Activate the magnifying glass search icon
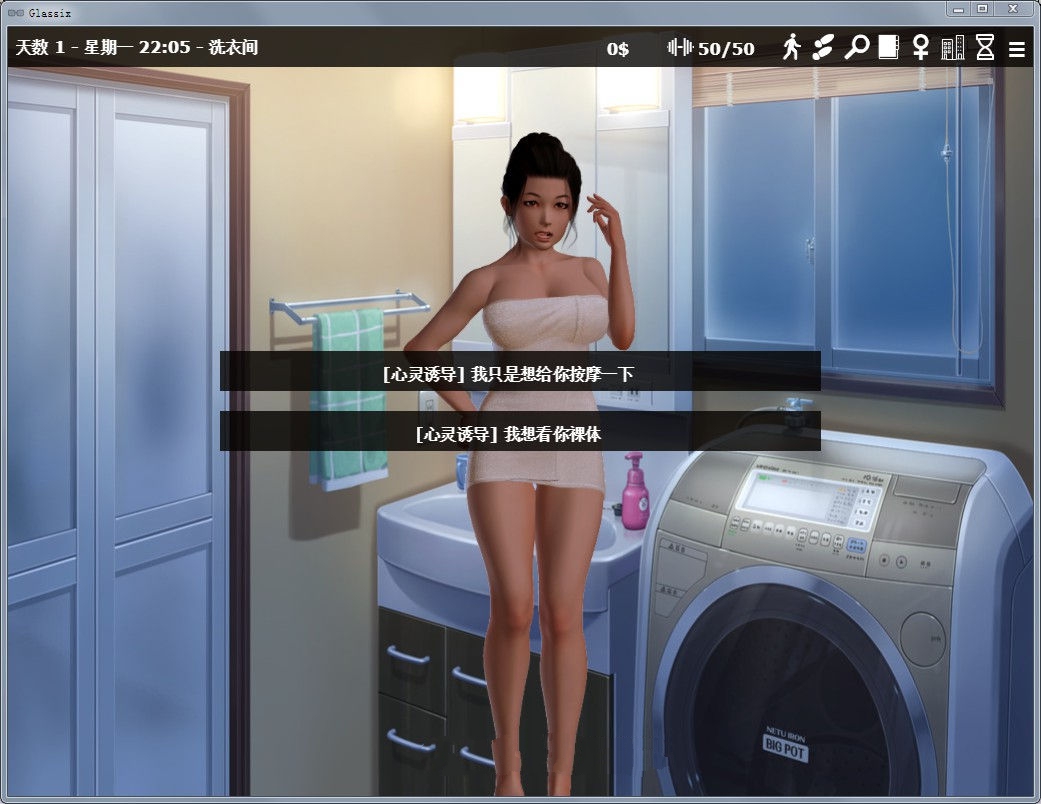Screen dimensions: 1041x804 coord(856,47)
